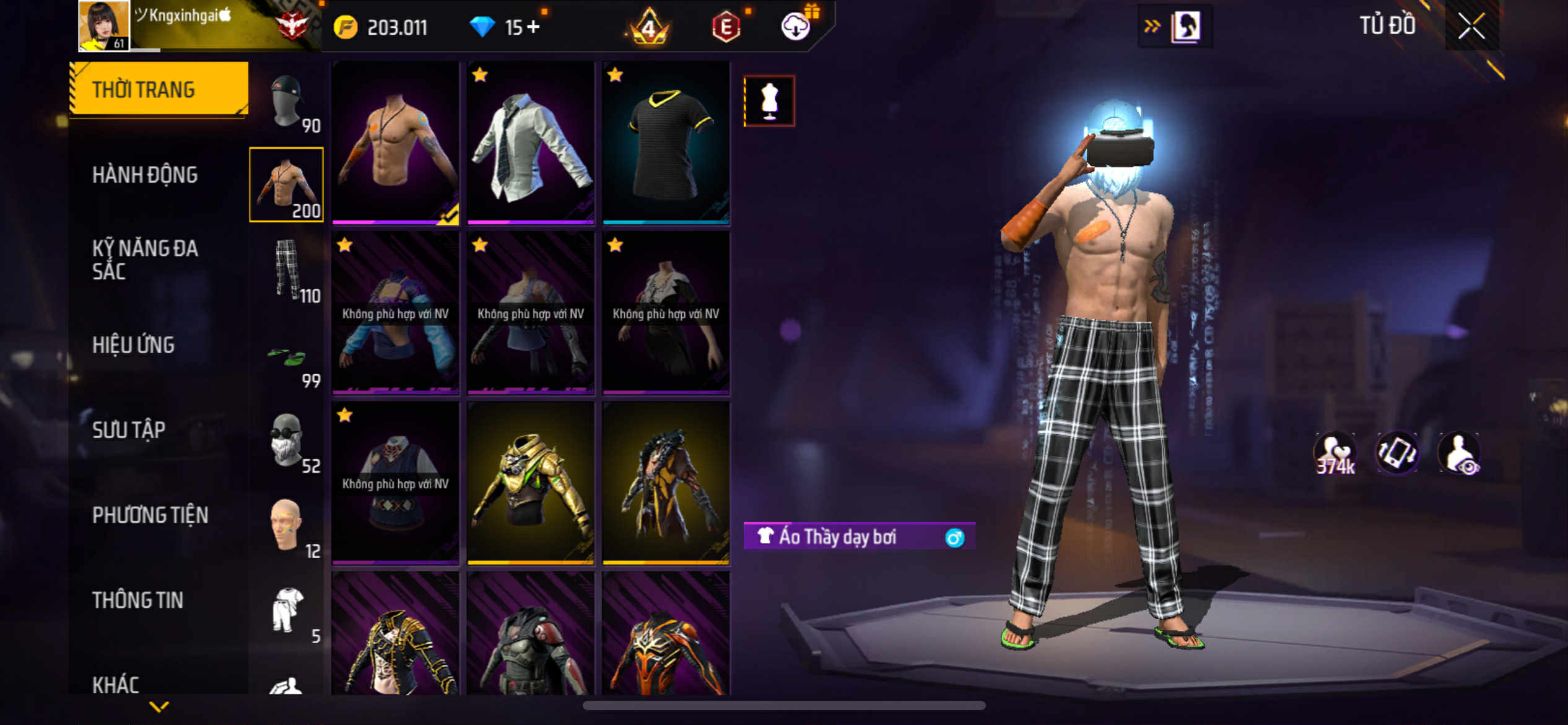
Task: Switch to PHƯƠNG TIỆN tab
Action: [x=150, y=515]
